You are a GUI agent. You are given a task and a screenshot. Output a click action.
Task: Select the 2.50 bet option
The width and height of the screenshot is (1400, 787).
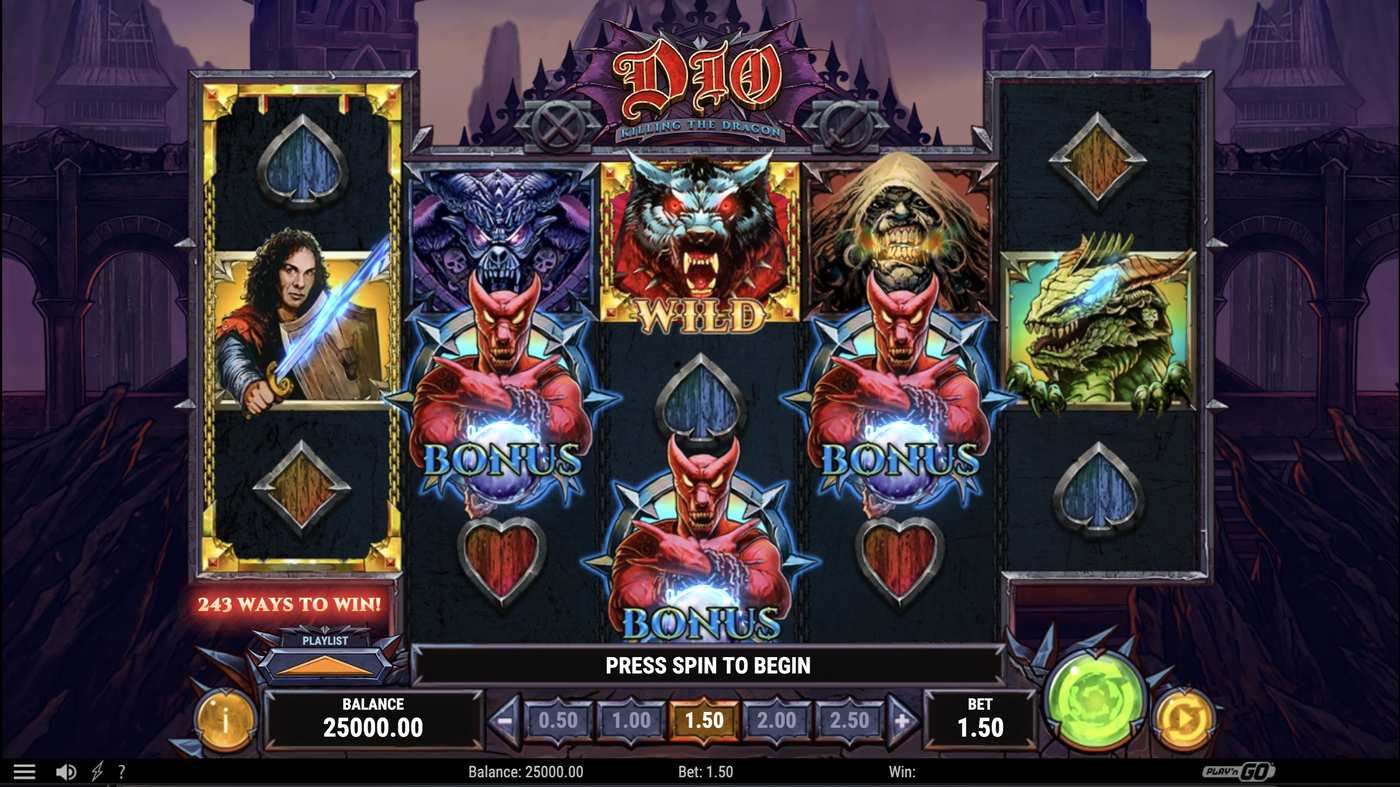click(x=850, y=719)
